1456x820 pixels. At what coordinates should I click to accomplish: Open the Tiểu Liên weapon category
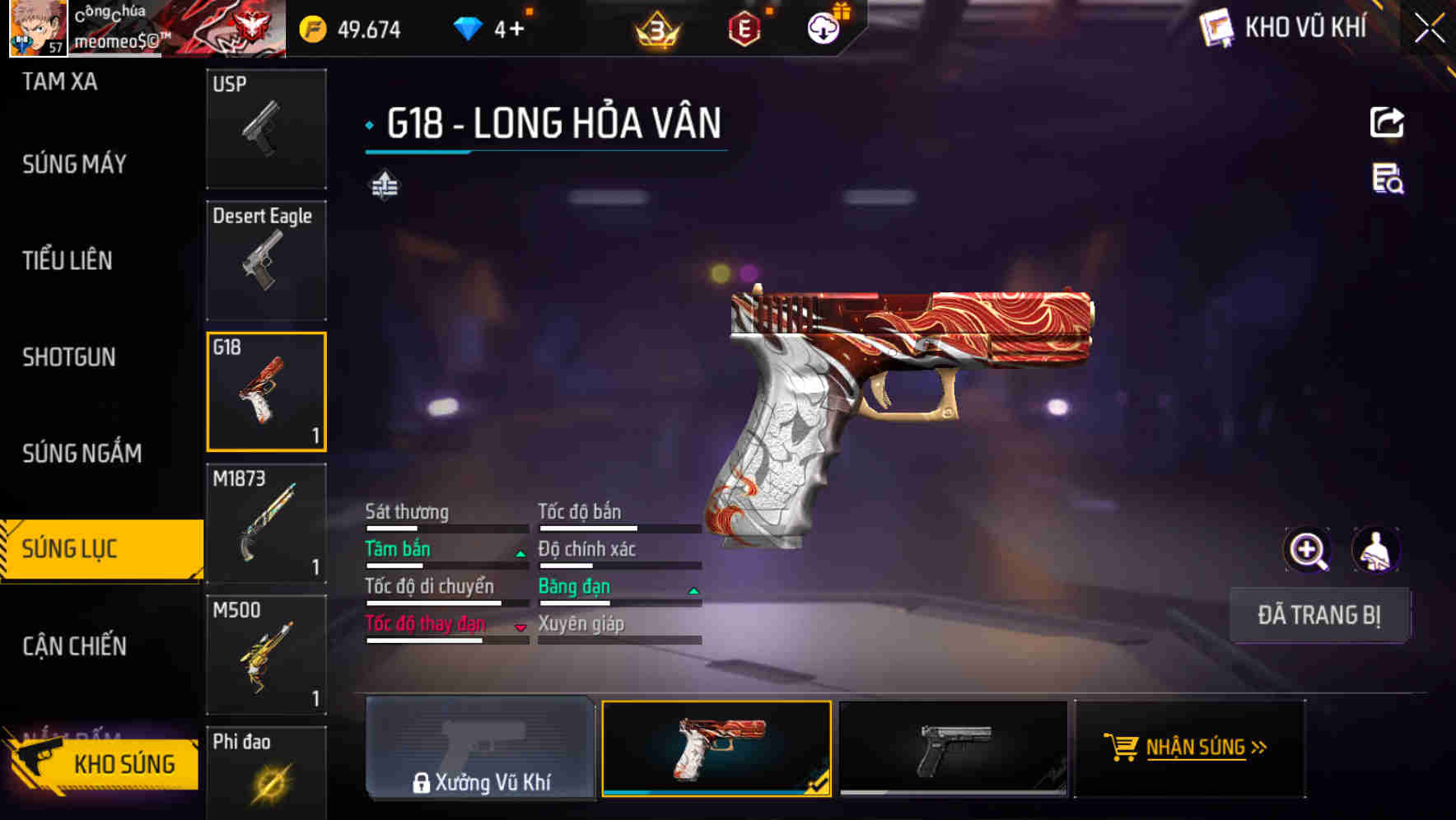click(x=68, y=261)
